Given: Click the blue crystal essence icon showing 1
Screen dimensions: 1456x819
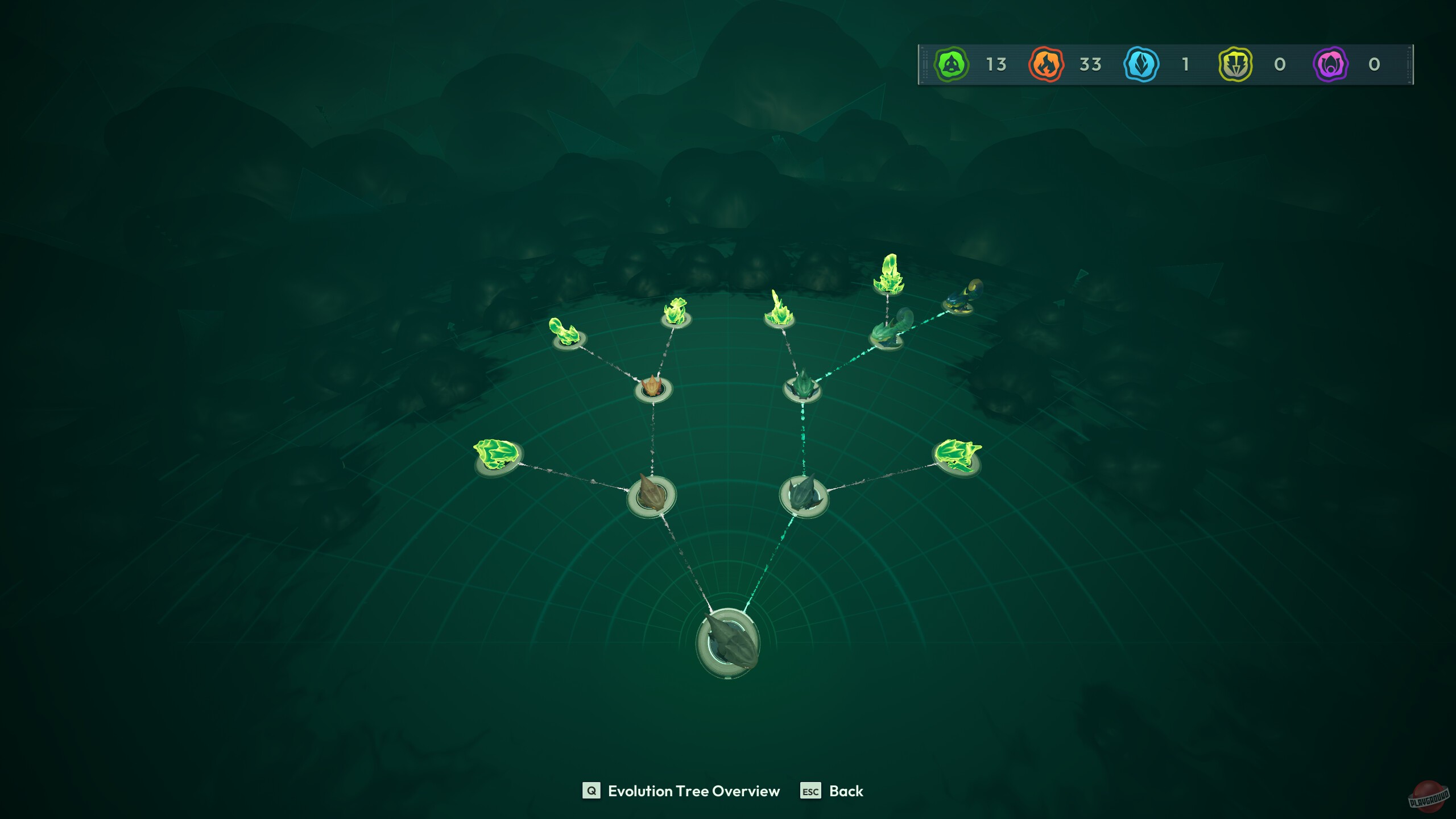Looking at the screenshot, I should tap(1140, 65).
